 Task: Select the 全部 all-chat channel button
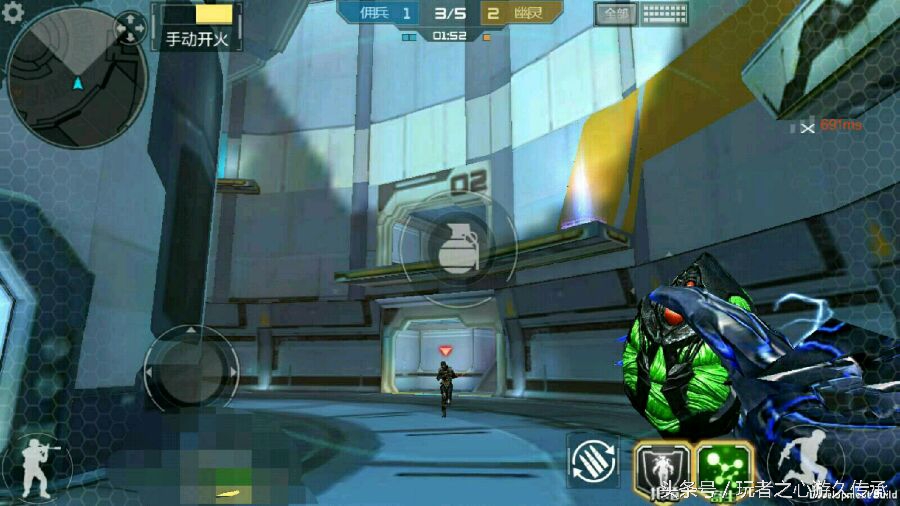(615, 14)
